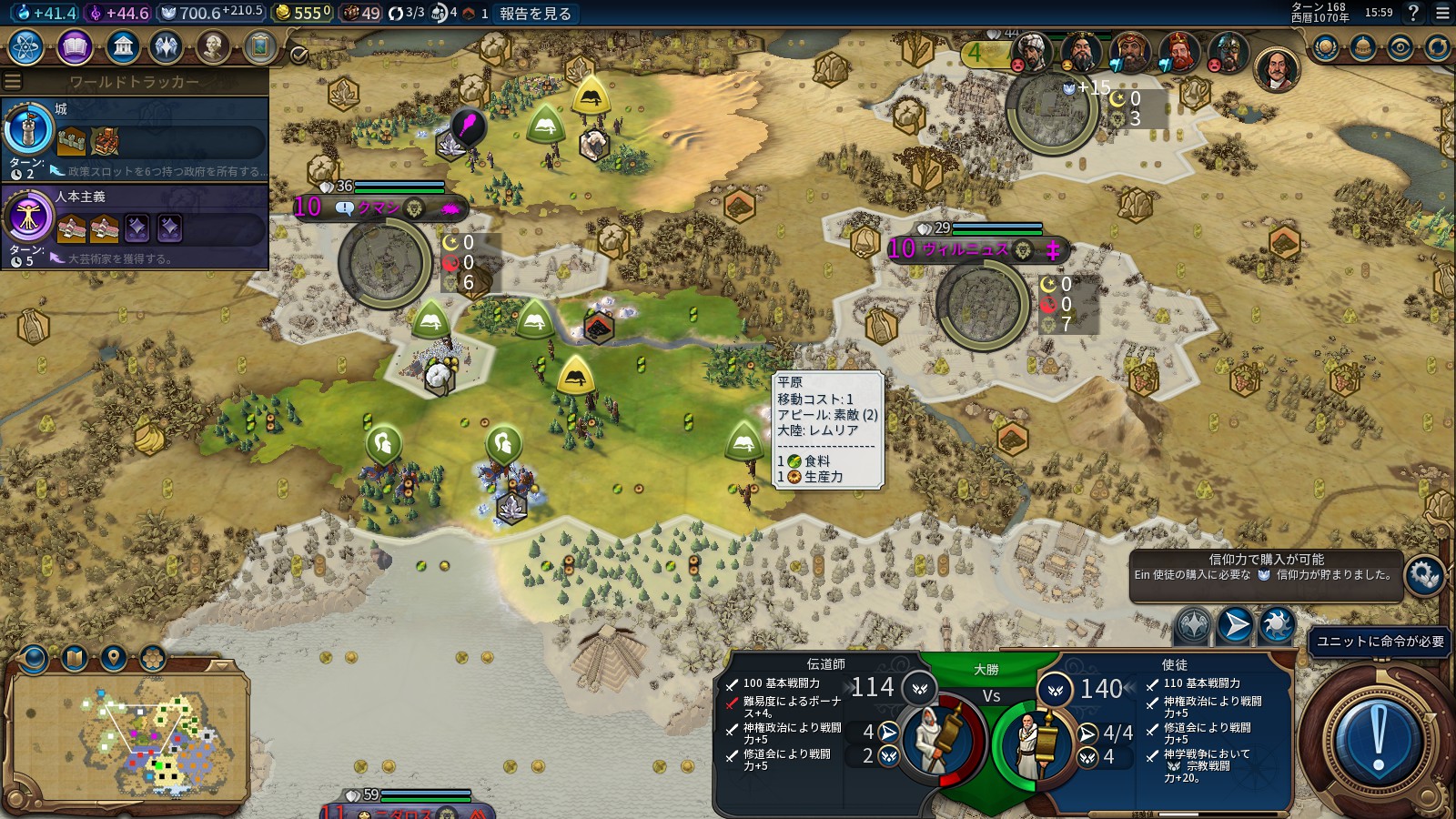Open the Technology tree
The image size is (1456, 819).
point(25,48)
